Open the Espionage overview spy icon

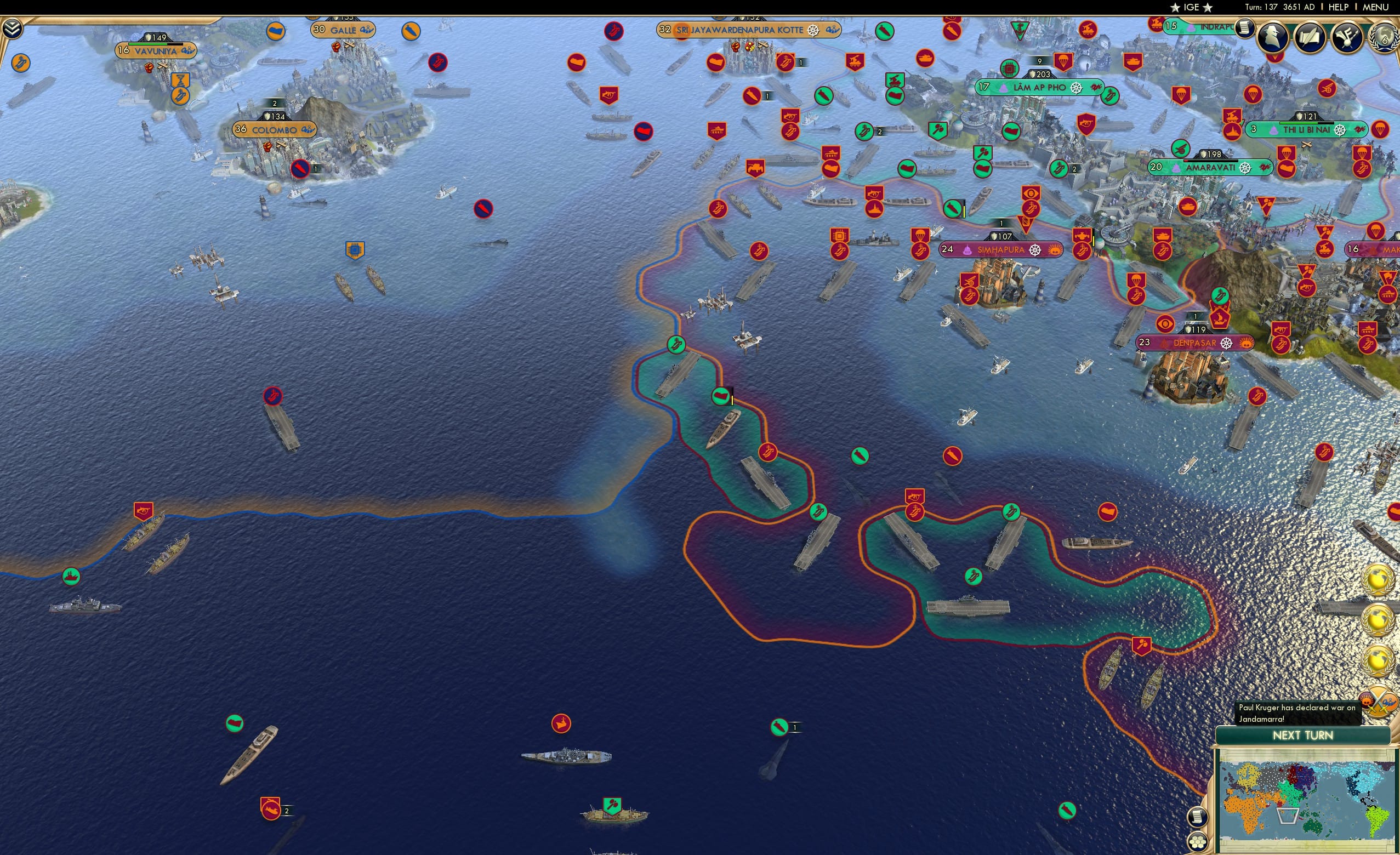point(1272,37)
